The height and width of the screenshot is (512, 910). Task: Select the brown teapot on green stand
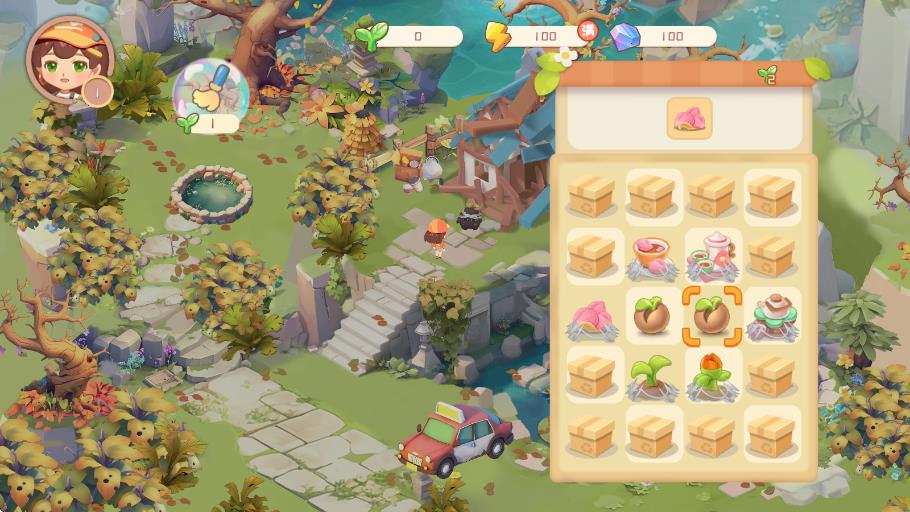click(771, 313)
